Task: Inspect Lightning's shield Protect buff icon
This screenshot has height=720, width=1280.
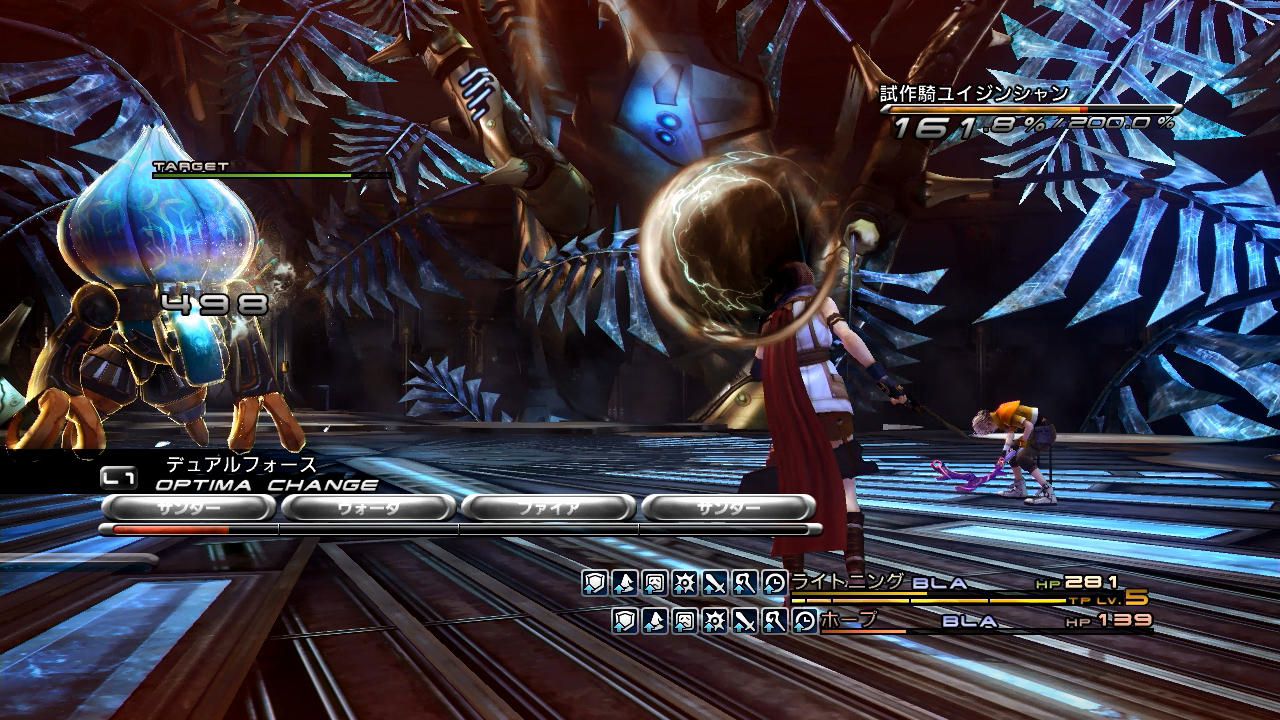Action: pyautogui.click(x=595, y=583)
